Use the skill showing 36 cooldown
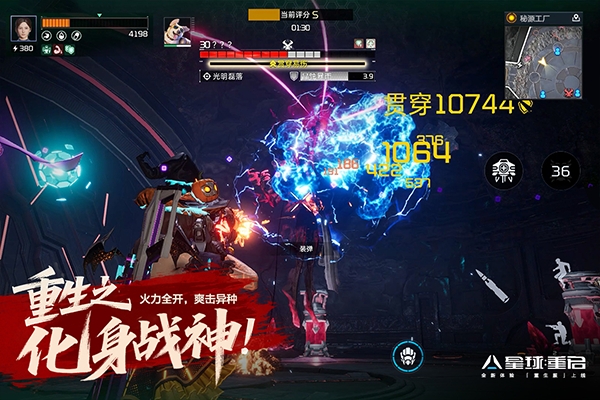The height and width of the screenshot is (400, 600). click(x=560, y=171)
